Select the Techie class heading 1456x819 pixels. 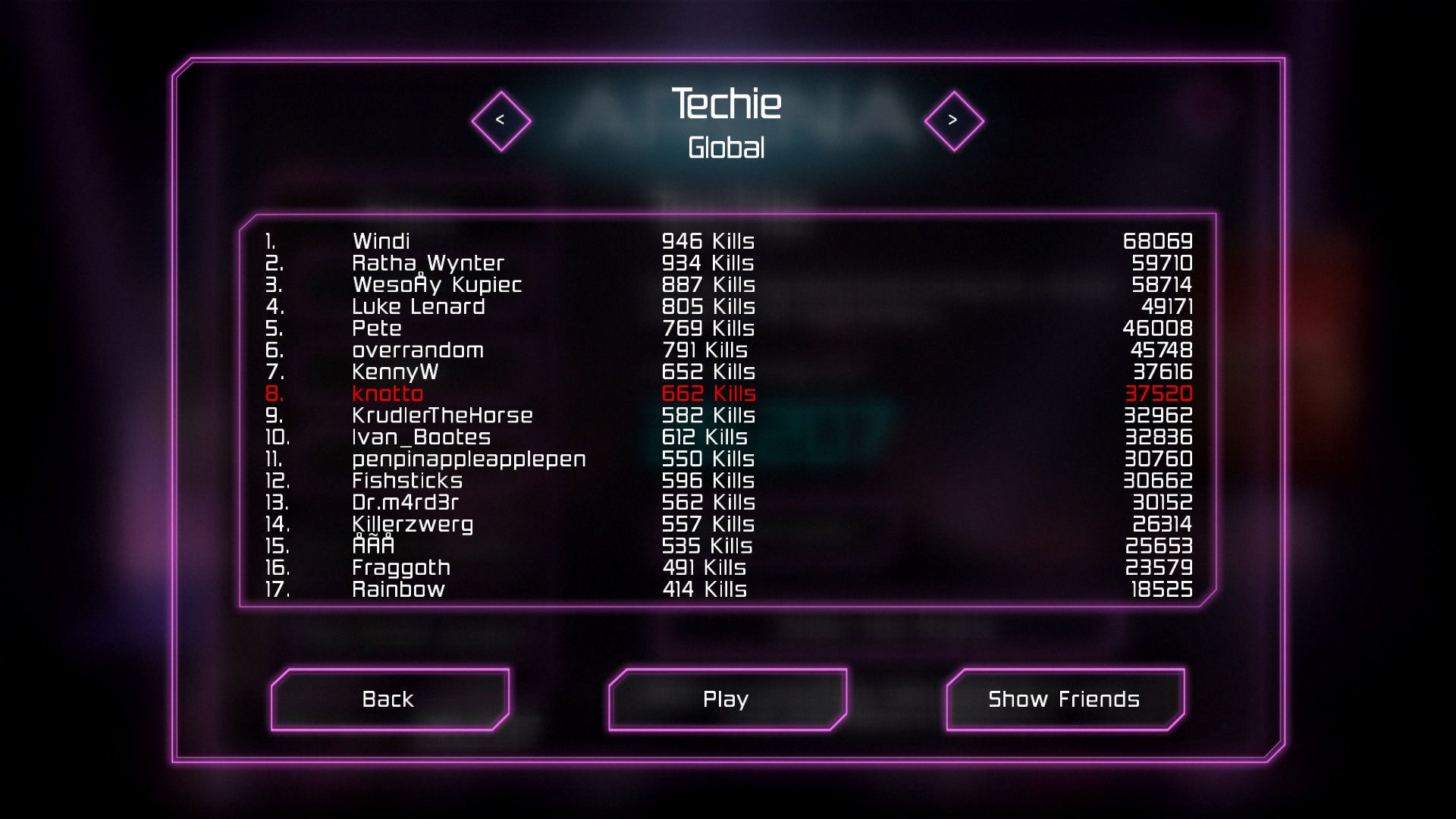(726, 105)
